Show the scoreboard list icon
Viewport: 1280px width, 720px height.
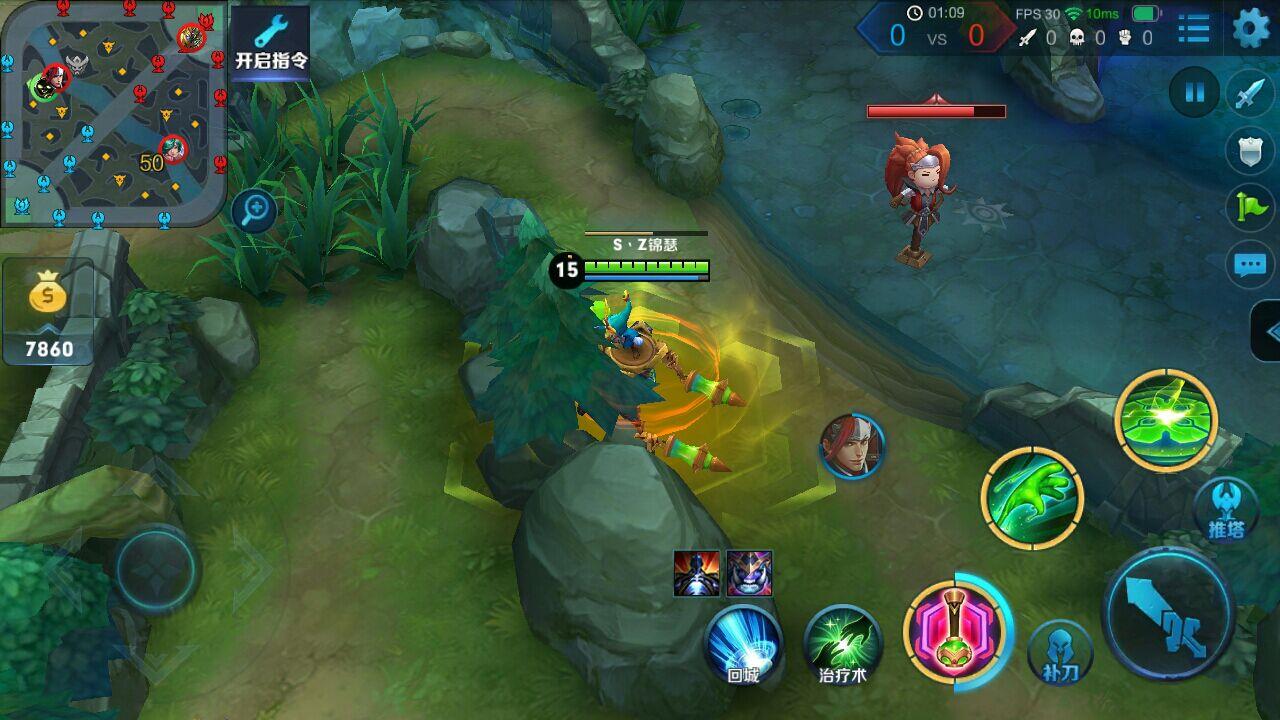point(1194,29)
